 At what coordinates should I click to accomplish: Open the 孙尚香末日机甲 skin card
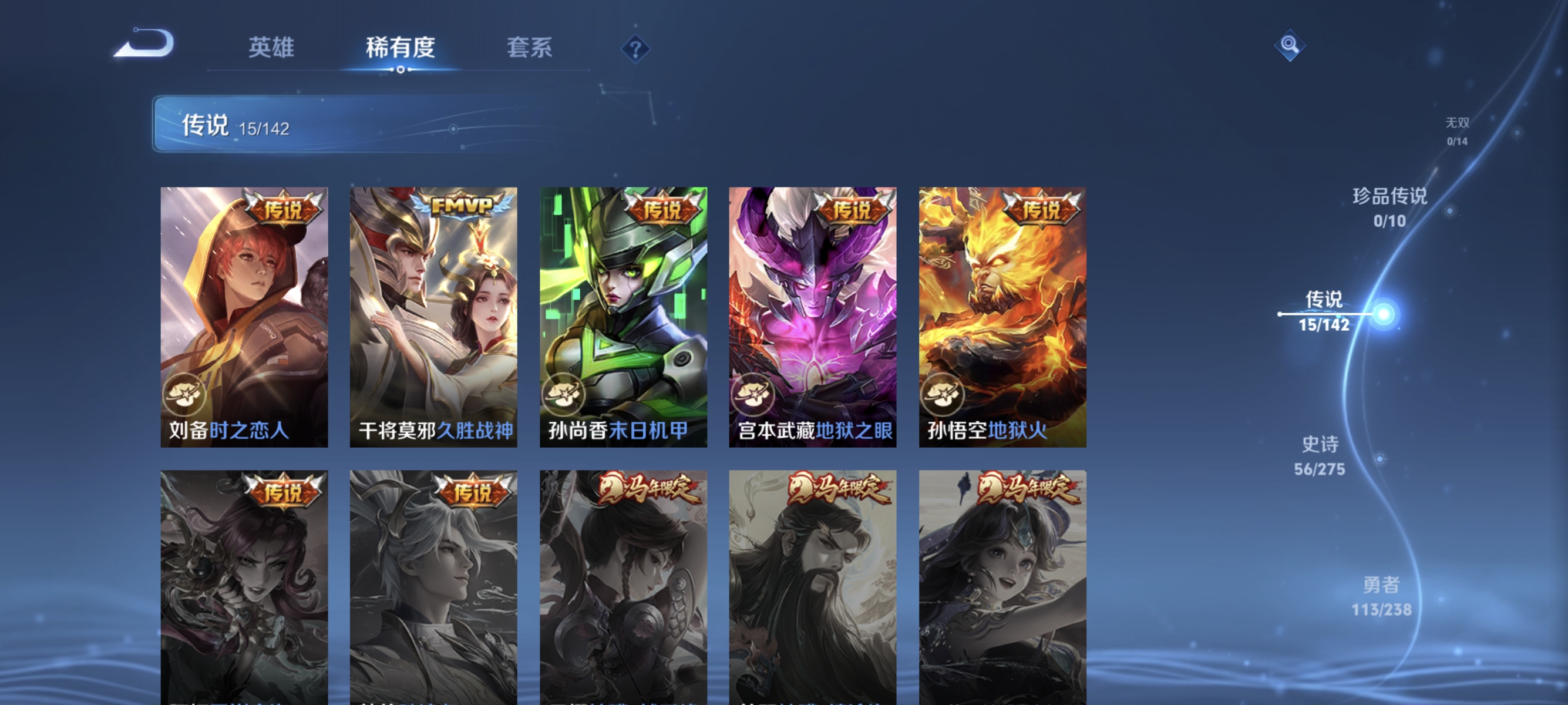point(623,310)
